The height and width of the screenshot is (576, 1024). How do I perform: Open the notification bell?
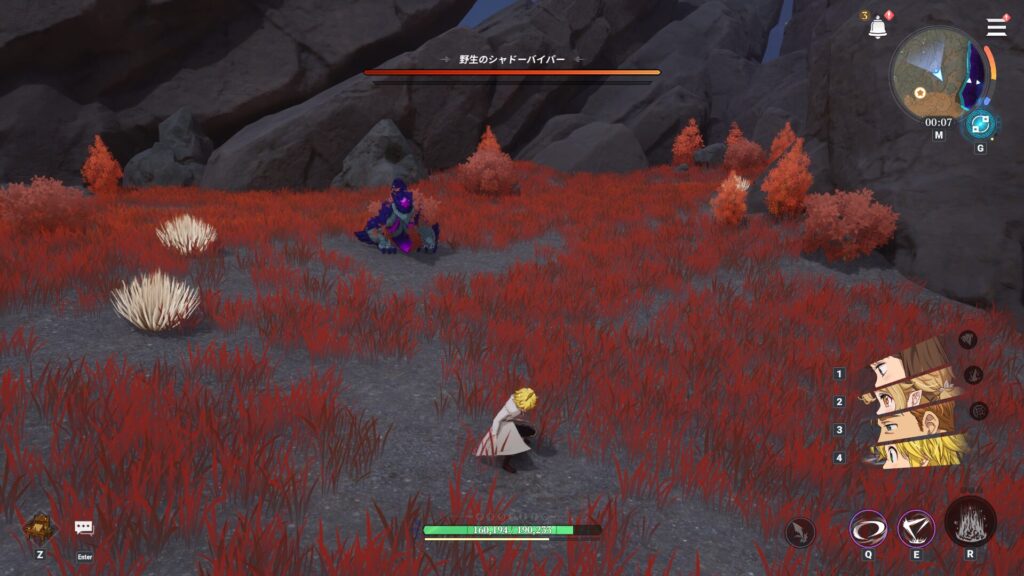tap(877, 28)
